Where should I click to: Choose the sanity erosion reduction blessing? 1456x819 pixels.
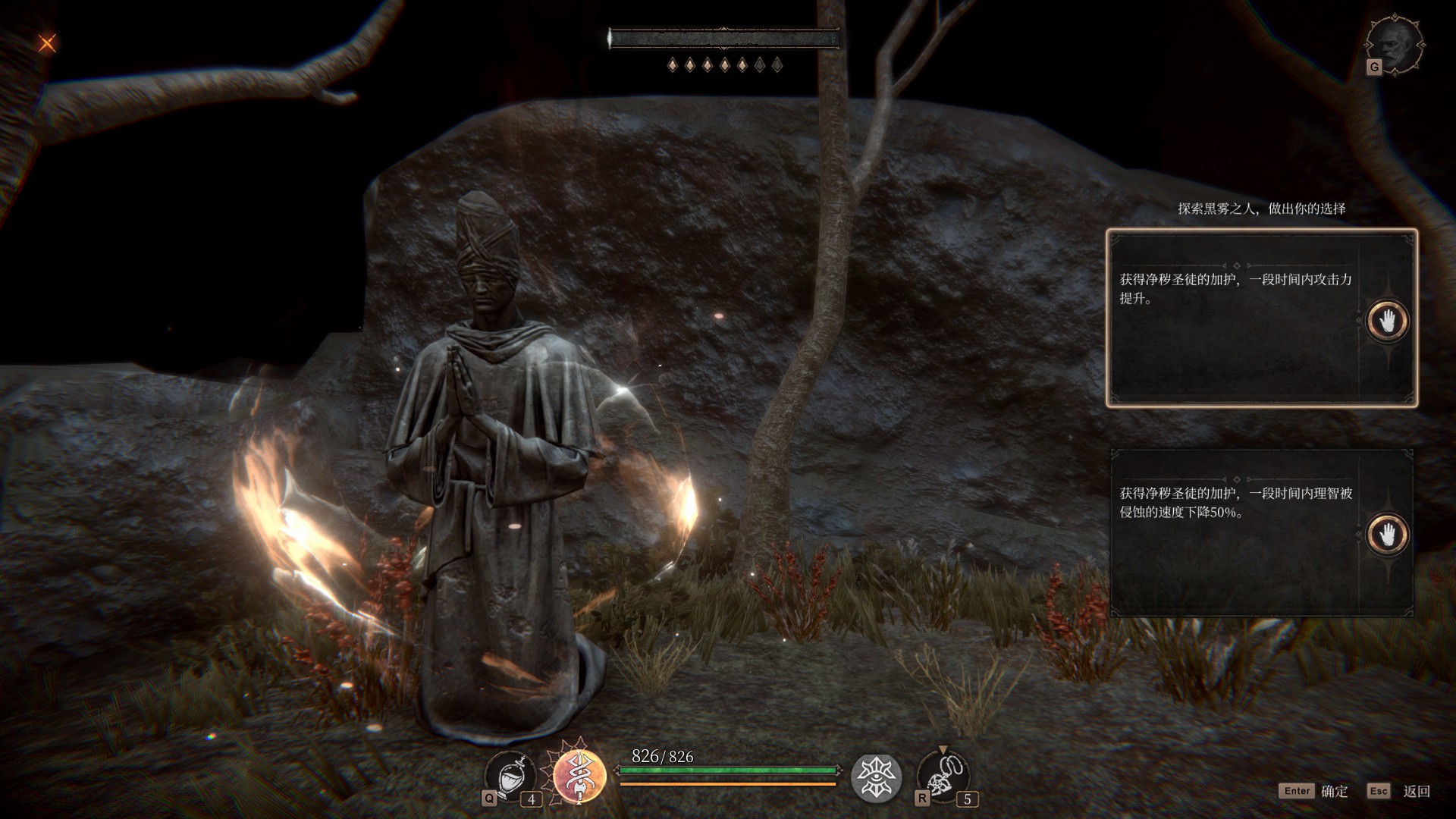[1261, 532]
